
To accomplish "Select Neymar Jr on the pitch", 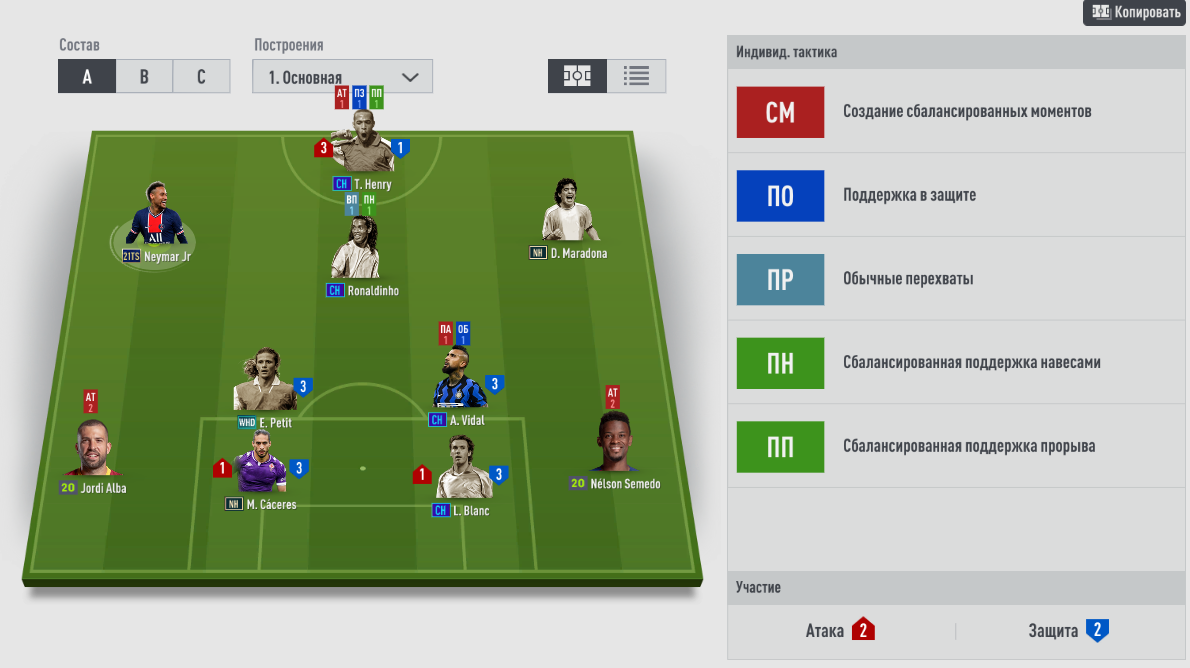I will [155, 216].
